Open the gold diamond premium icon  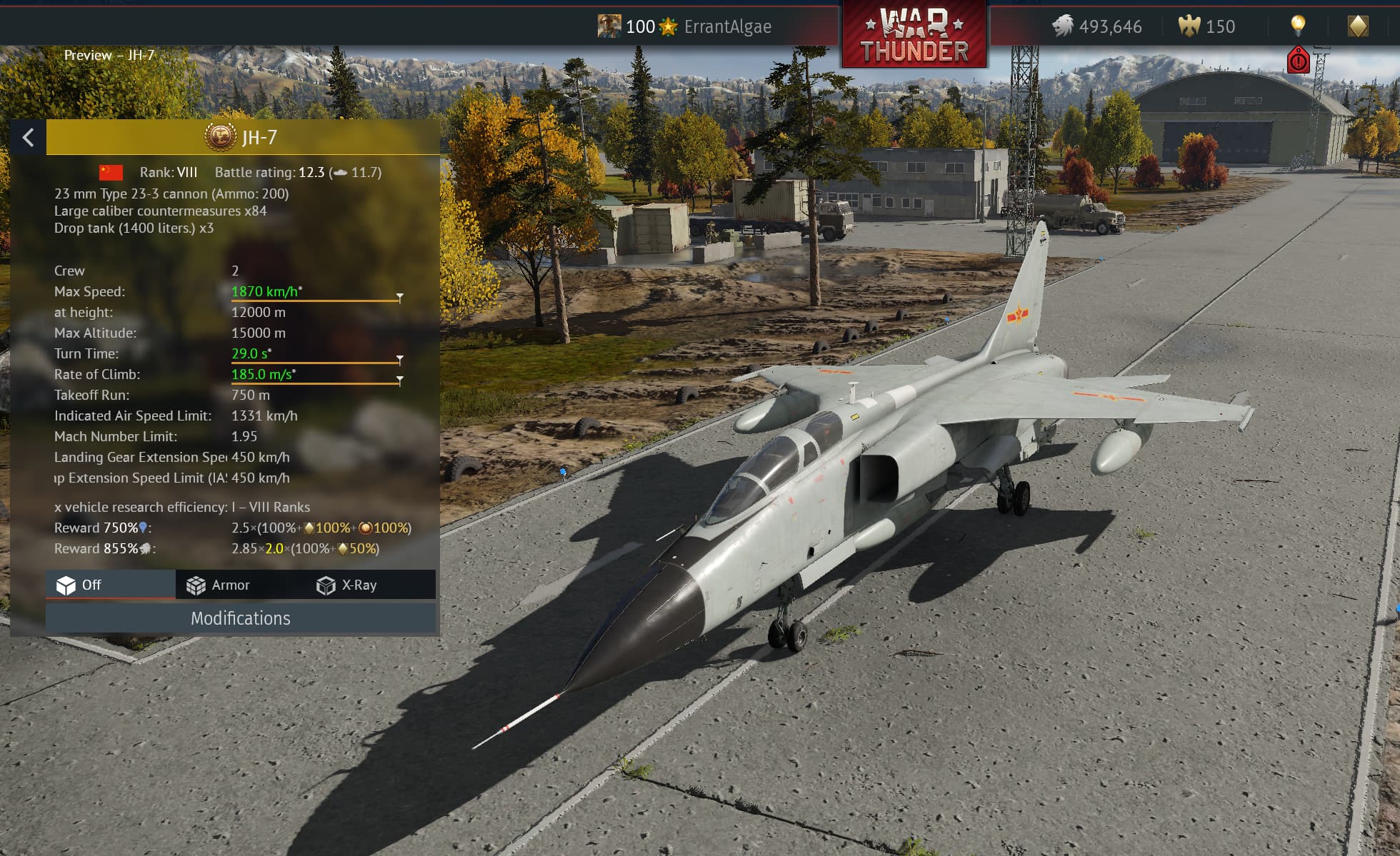click(1358, 26)
